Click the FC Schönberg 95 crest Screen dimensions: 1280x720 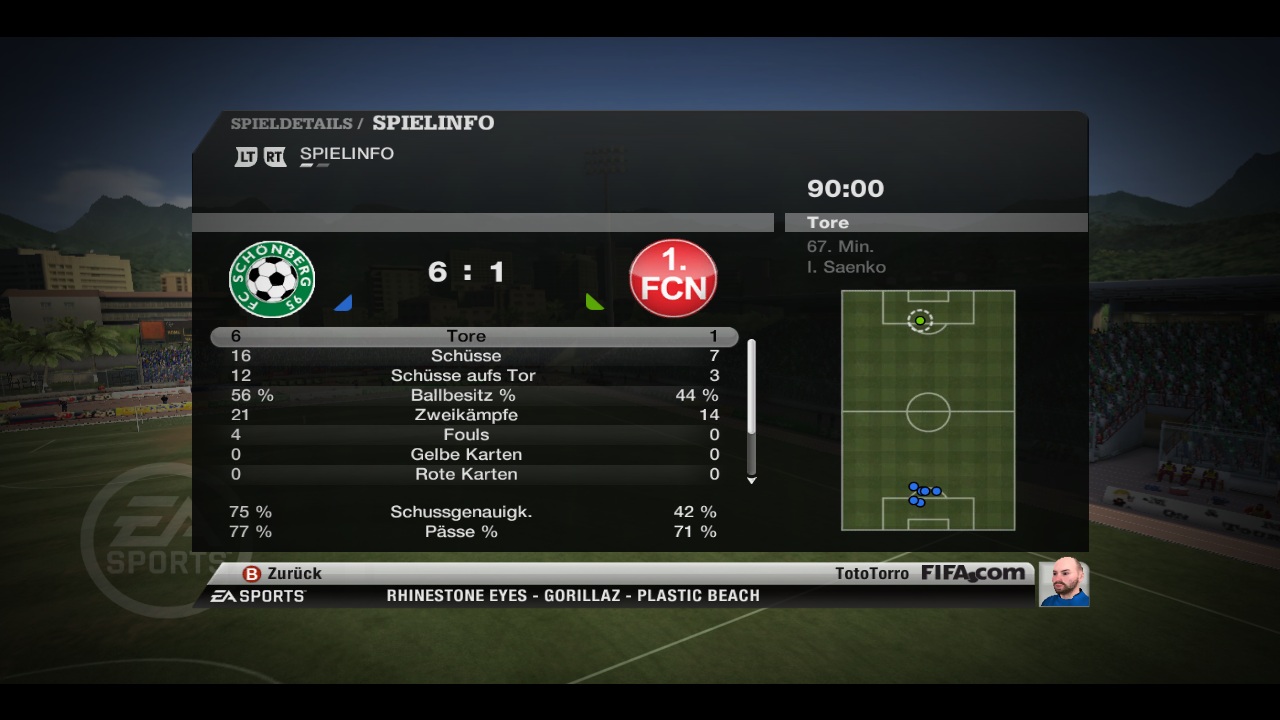pos(272,279)
